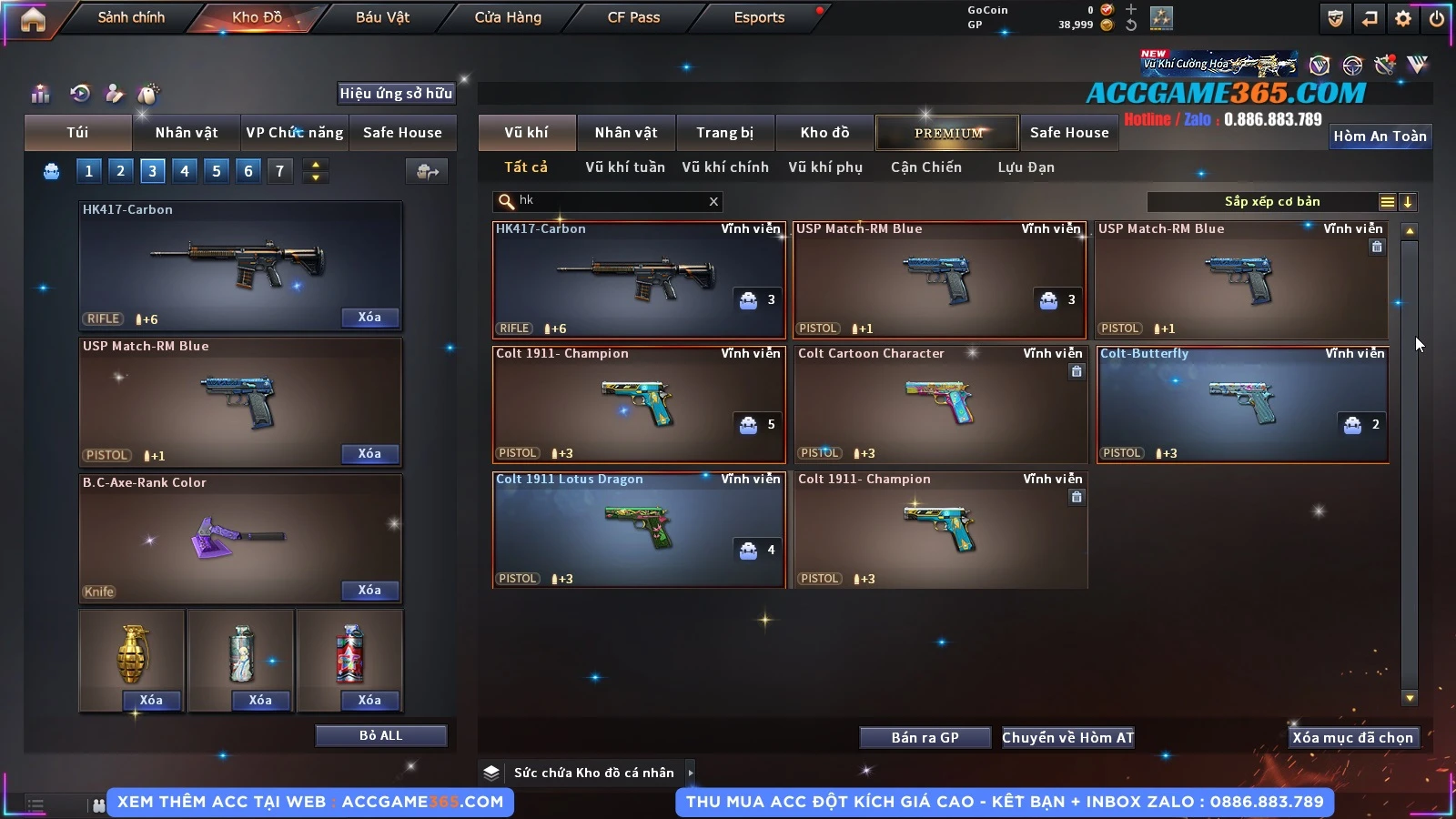Open the CF Pass menu
The width and height of the screenshot is (1456, 819).
coord(633,17)
